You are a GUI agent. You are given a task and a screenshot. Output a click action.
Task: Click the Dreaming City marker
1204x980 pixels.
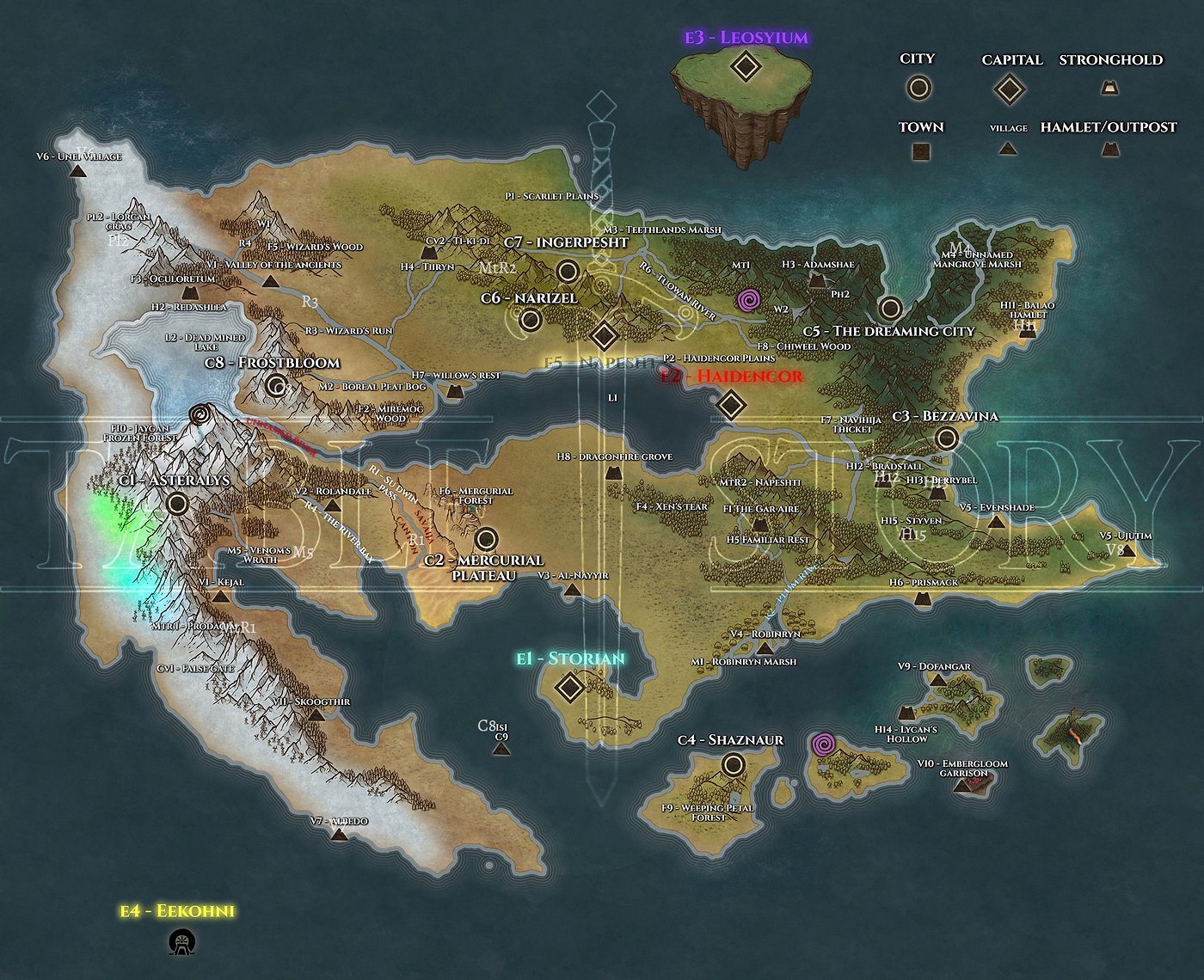tap(890, 308)
